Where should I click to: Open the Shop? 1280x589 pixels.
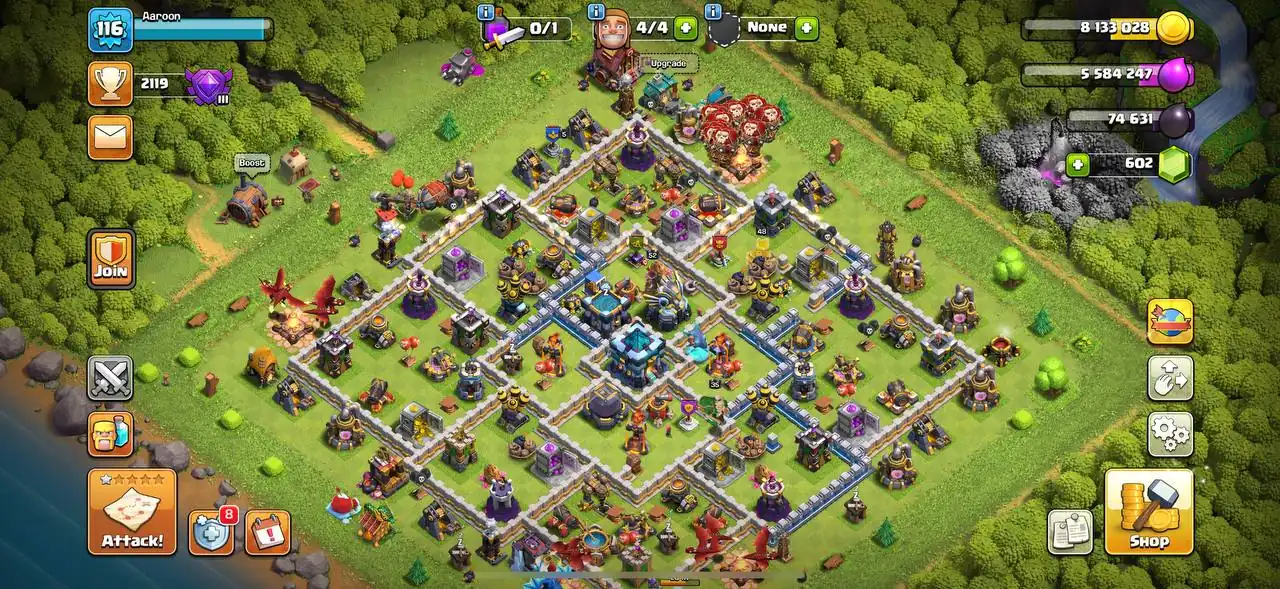pyautogui.click(x=1149, y=512)
